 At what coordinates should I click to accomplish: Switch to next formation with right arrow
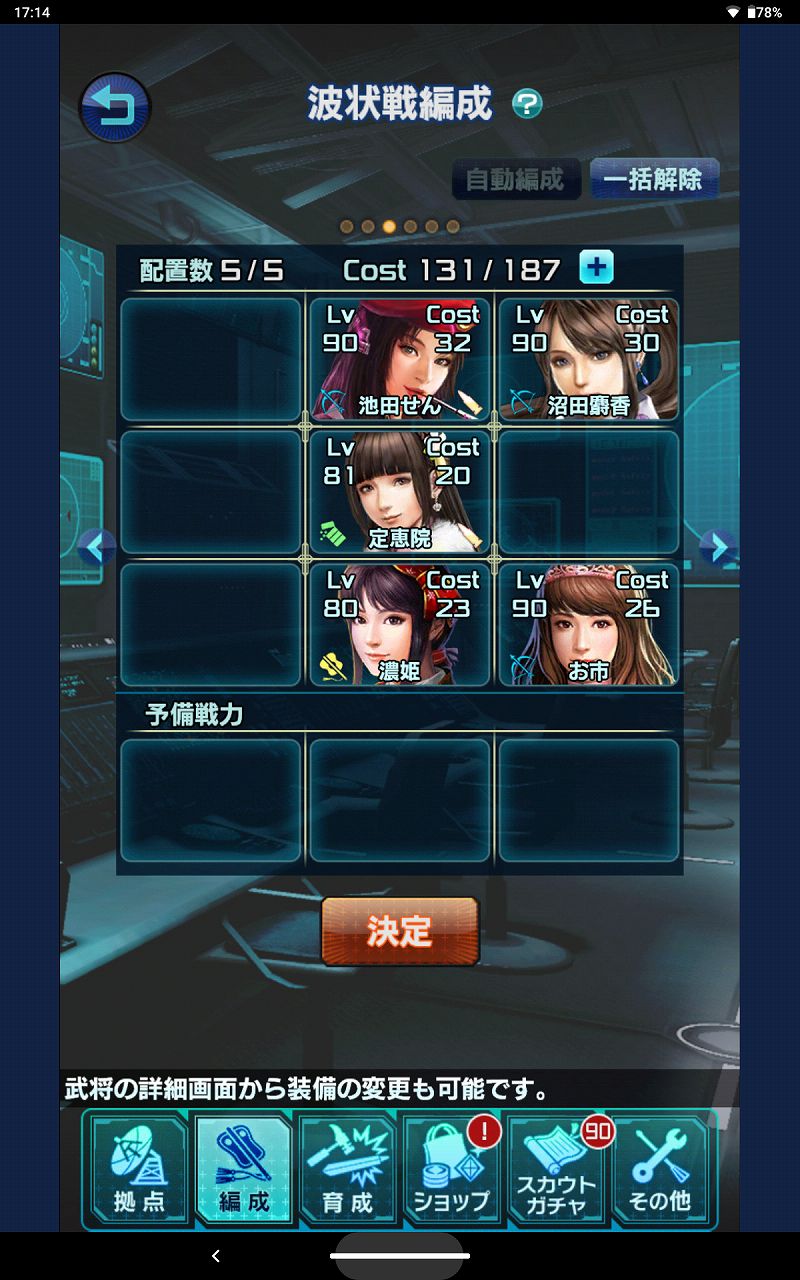[x=717, y=546]
